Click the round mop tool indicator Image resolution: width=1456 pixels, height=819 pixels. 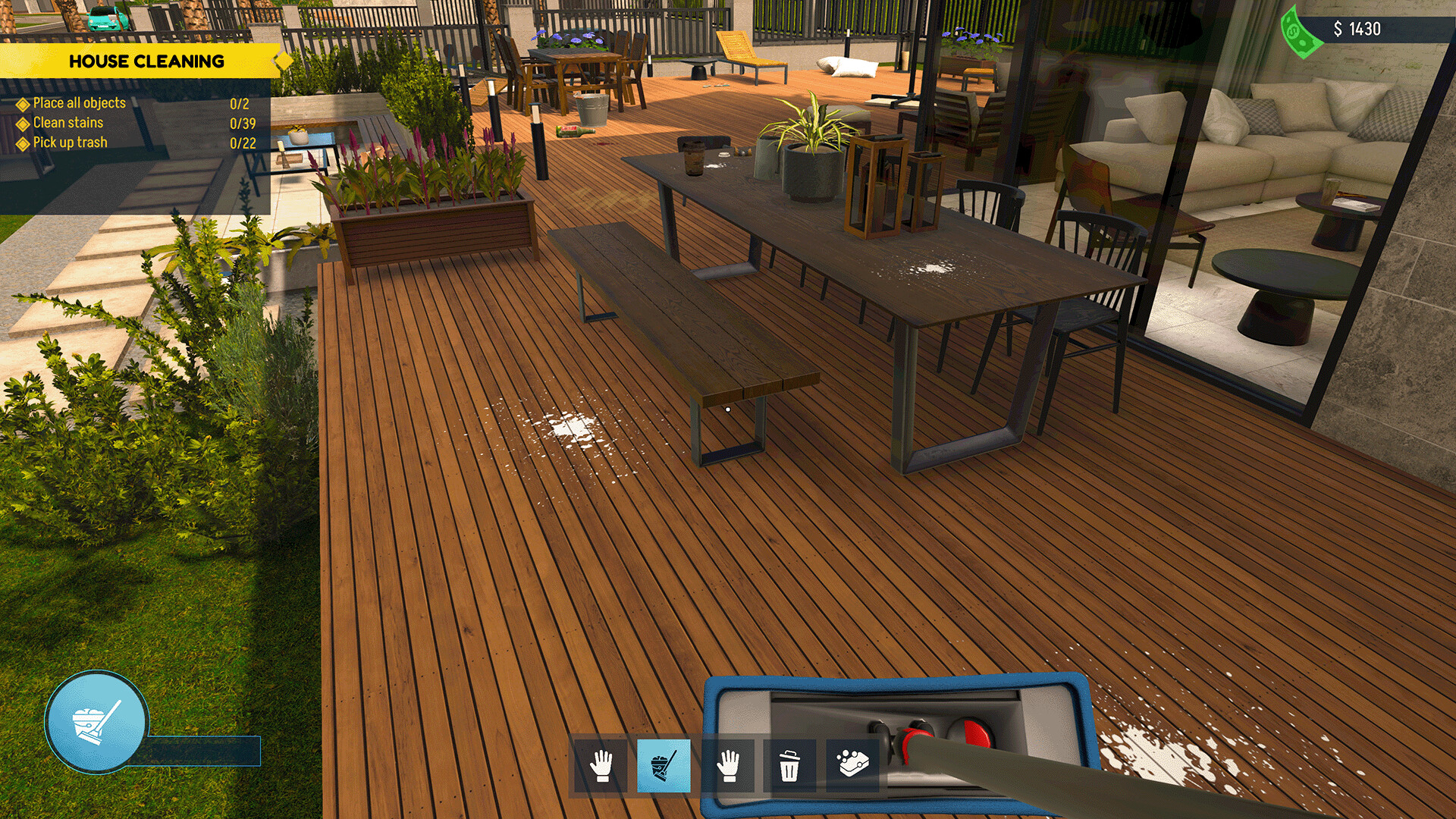pyautogui.click(x=96, y=722)
